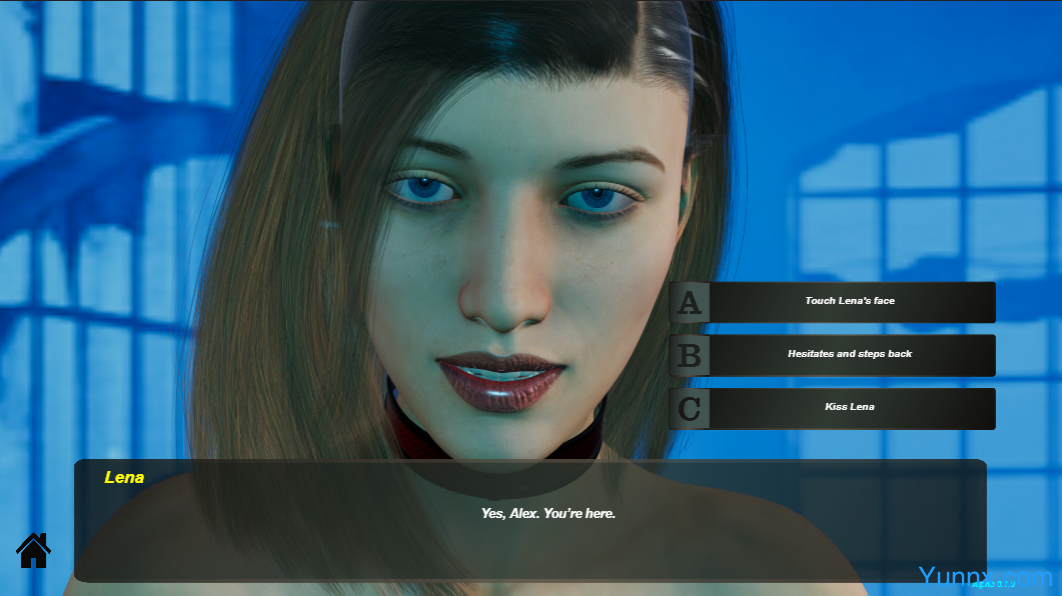This screenshot has height=596, width=1062.
Task: Select "Hesitates and steps back" choice
Action: coord(849,354)
